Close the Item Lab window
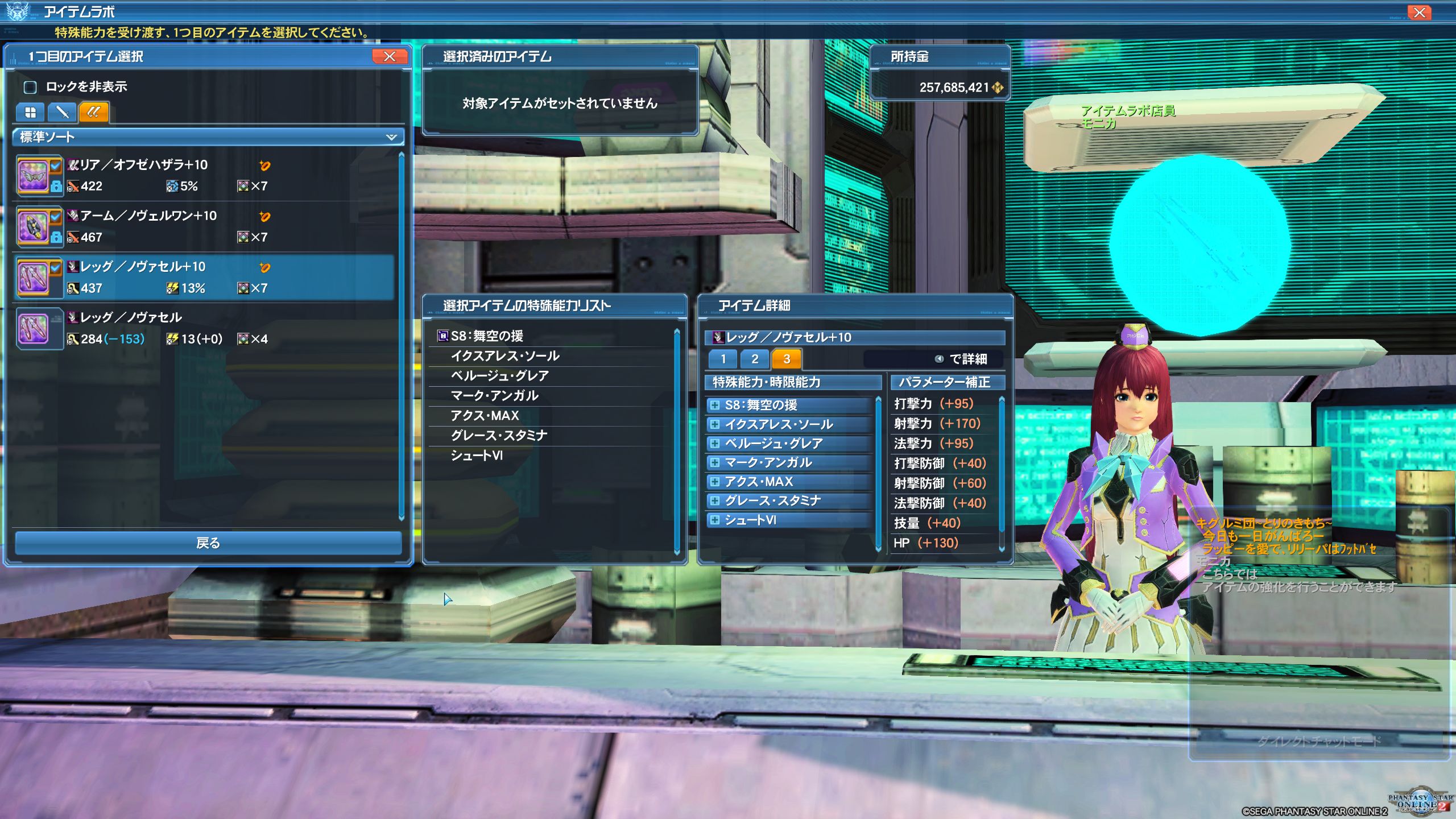 (1419, 13)
